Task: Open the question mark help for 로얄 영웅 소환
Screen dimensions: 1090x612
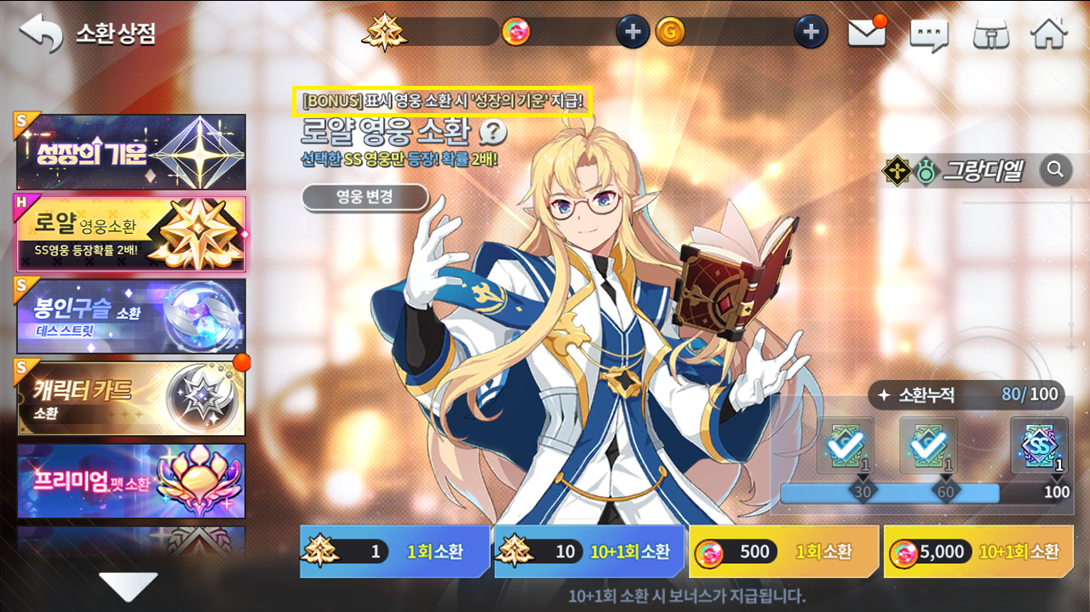Action: (493, 133)
